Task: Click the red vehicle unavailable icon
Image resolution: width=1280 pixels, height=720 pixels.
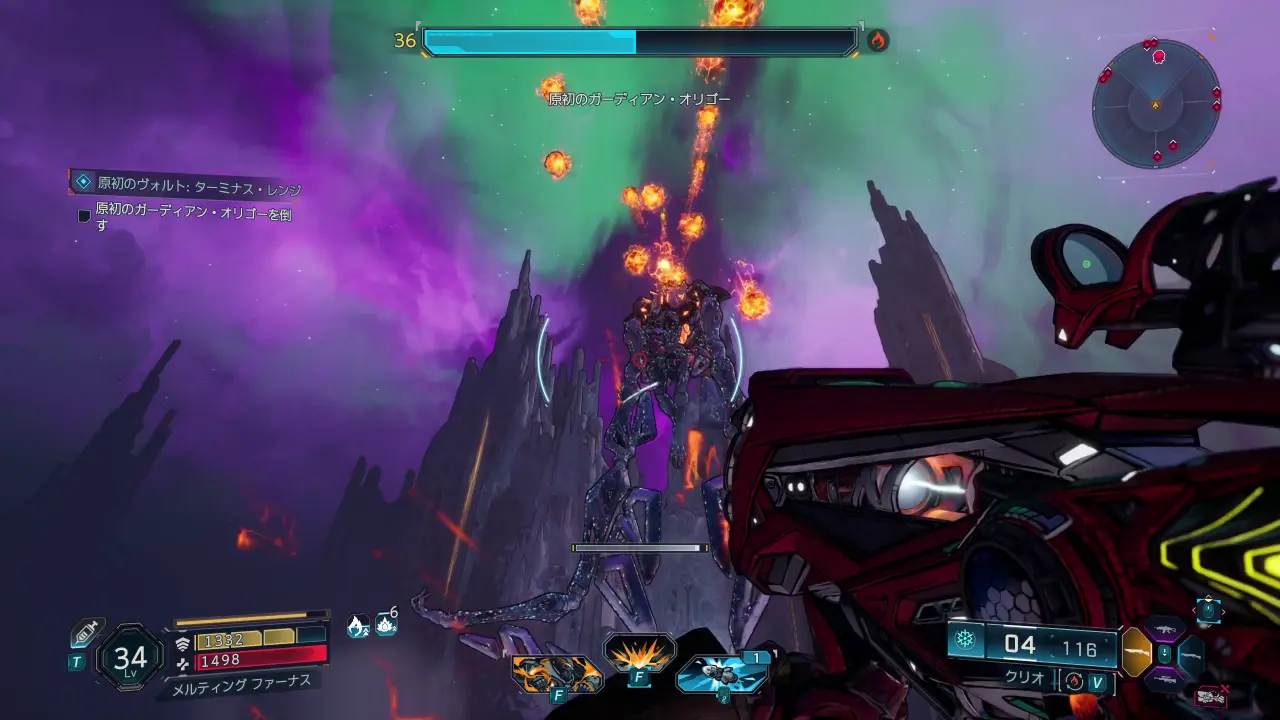Action: coord(1211,696)
